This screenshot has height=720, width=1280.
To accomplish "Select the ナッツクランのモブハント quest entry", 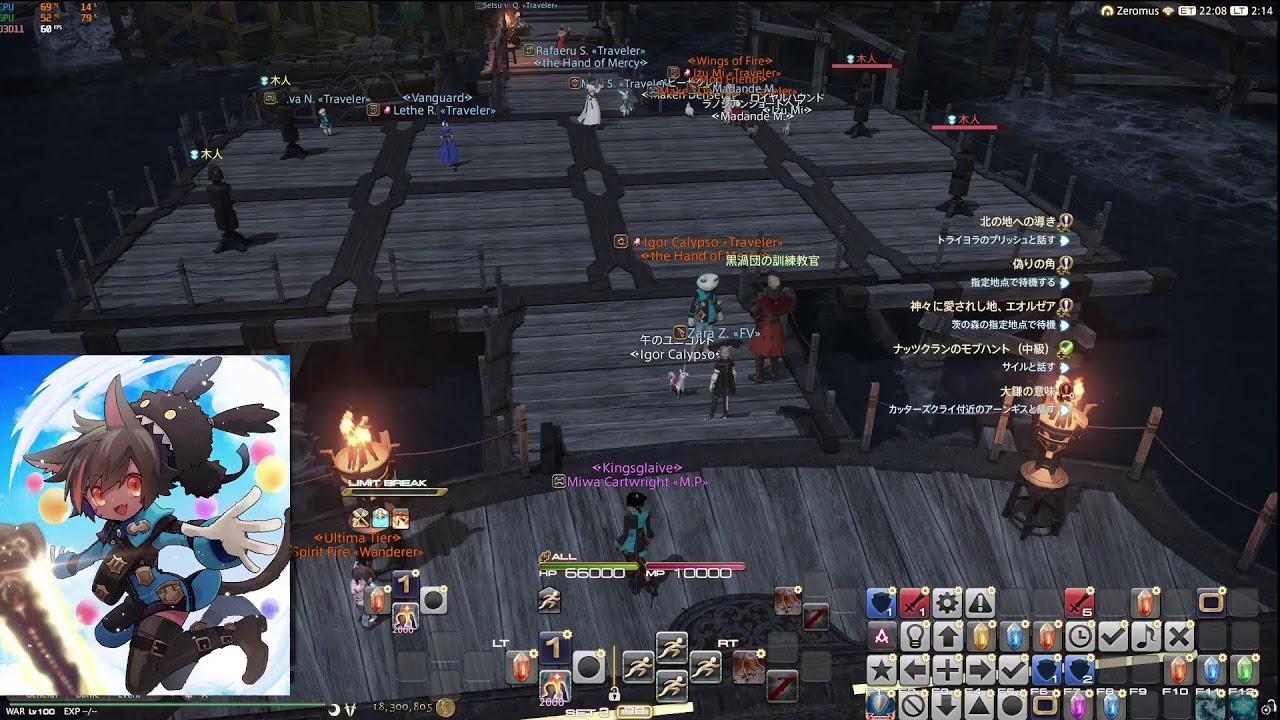I will click(970, 349).
